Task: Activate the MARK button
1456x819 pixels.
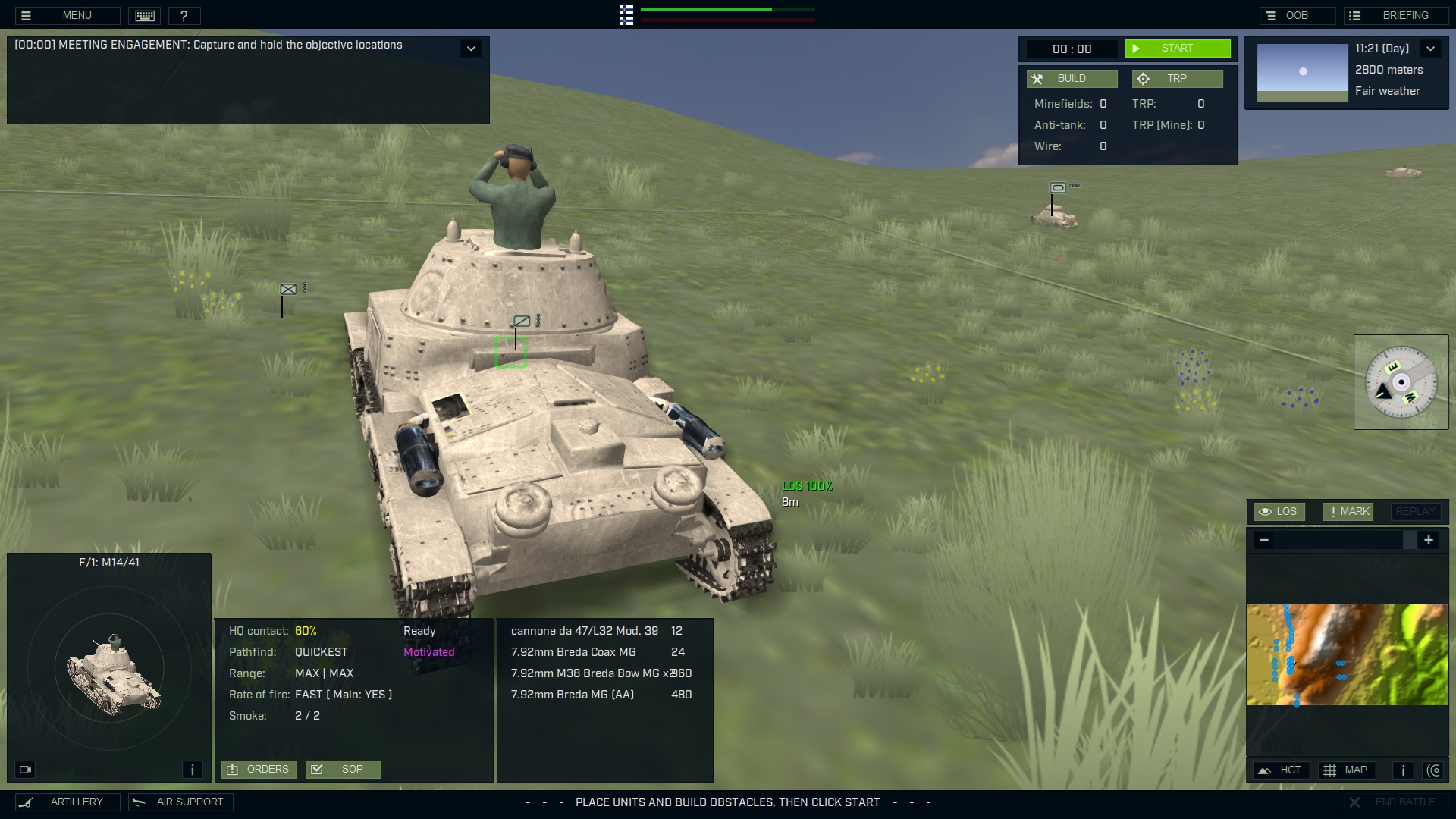Action: pyautogui.click(x=1348, y=512)
